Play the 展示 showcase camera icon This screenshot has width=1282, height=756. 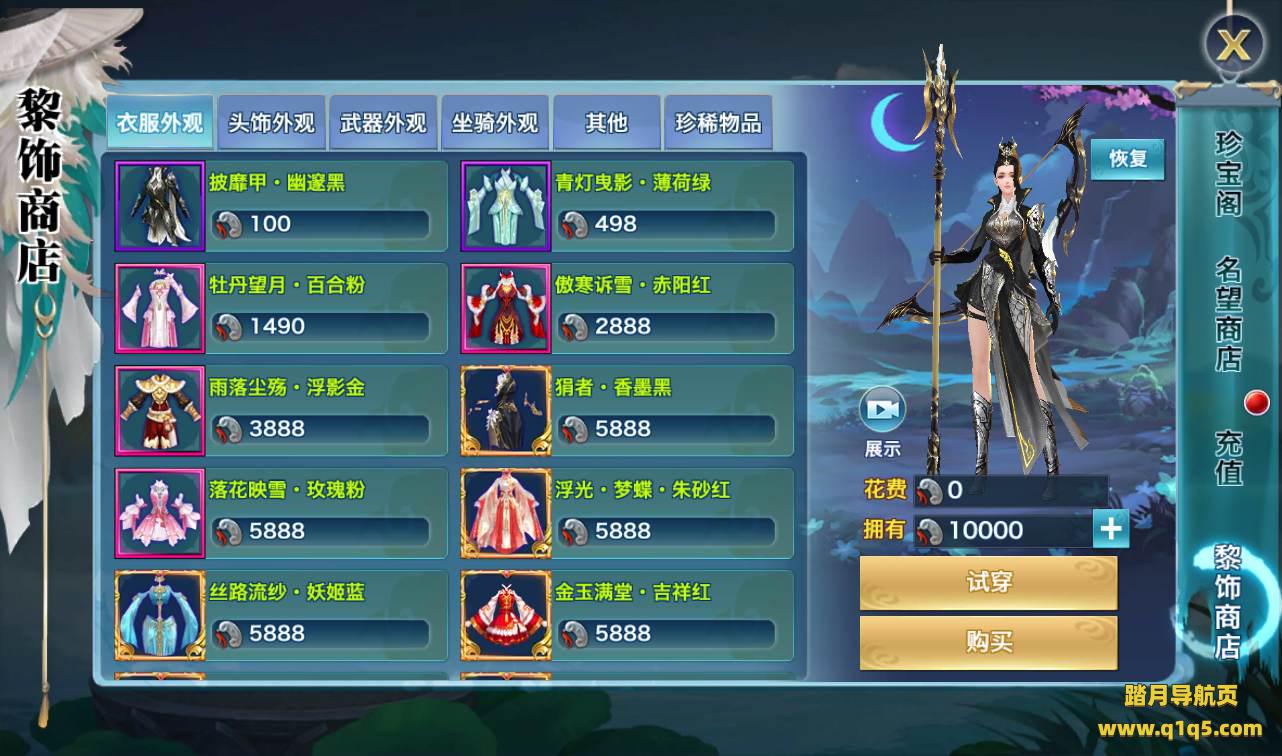(x=882, y=410)
